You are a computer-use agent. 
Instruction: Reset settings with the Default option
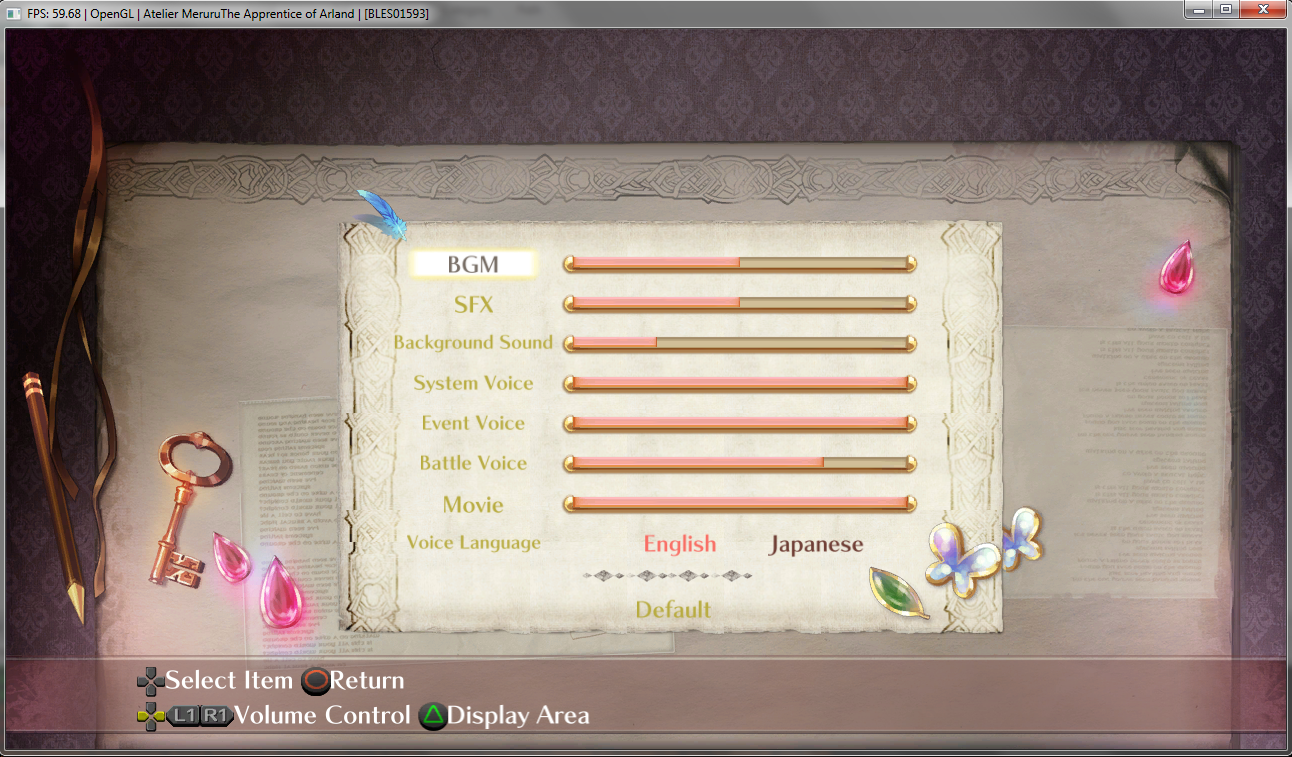[673, 609]
